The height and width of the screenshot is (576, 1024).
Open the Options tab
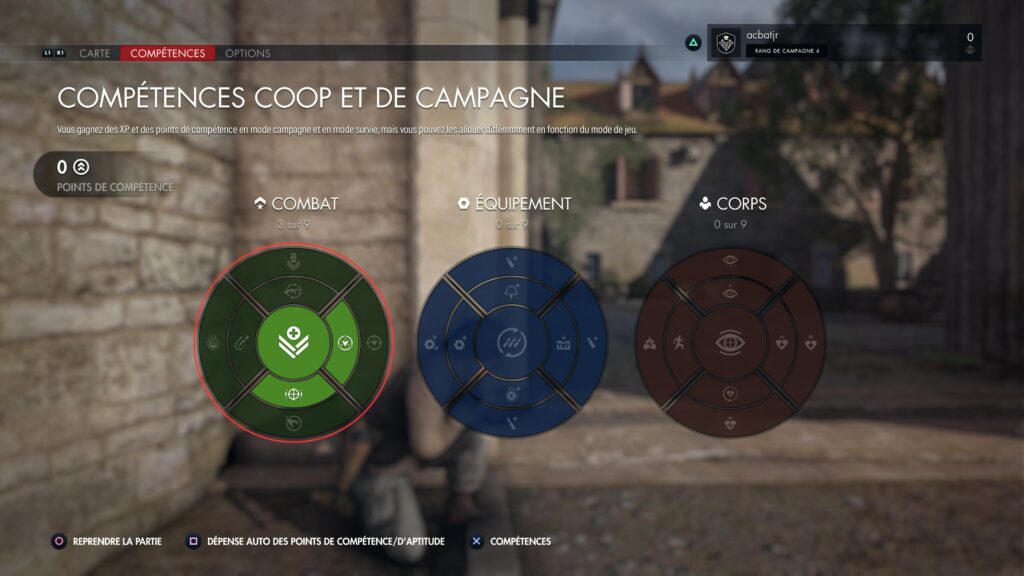(247, 53)
